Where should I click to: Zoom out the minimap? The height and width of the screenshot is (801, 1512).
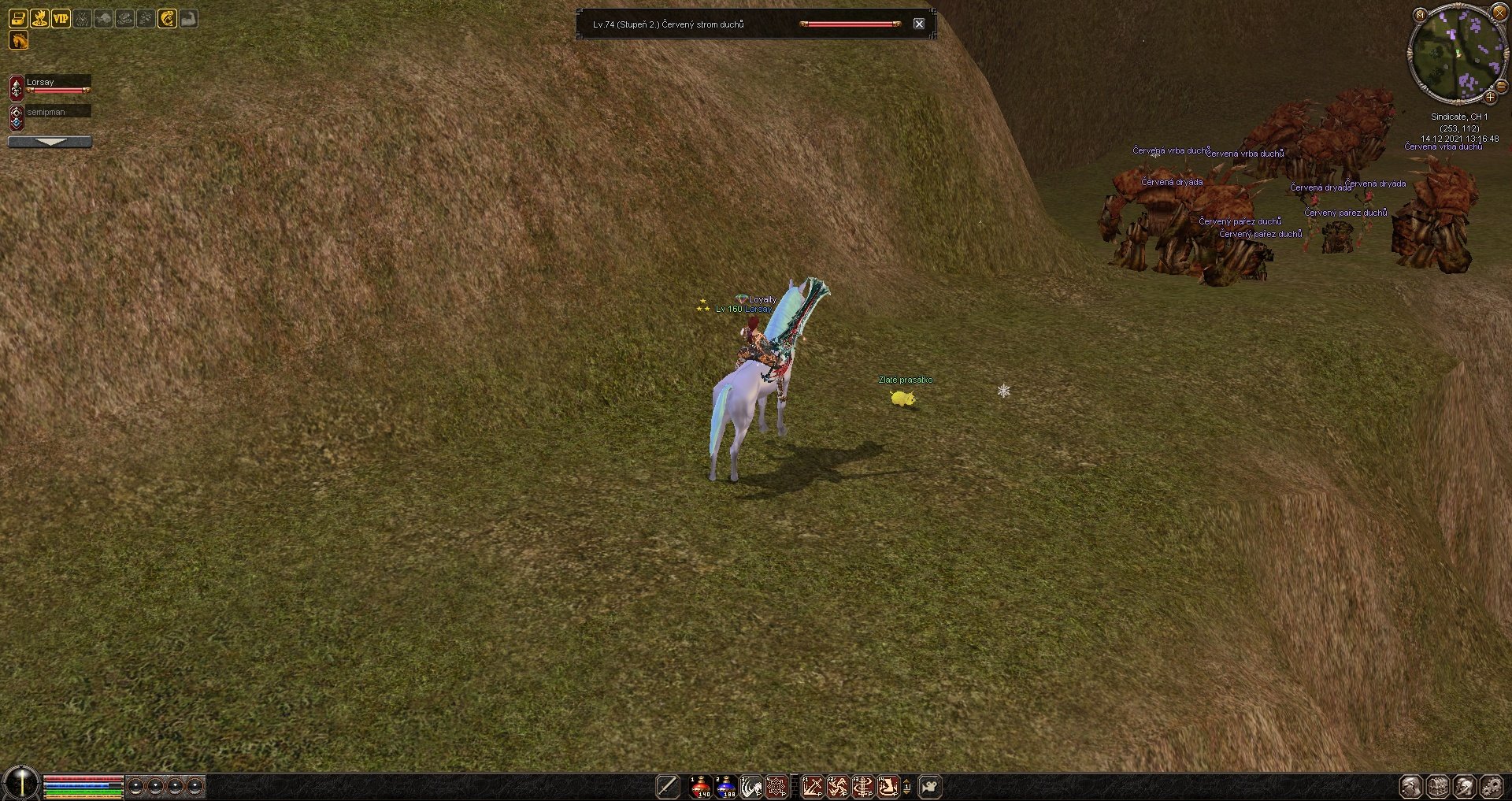click(x=1501, y=86)
